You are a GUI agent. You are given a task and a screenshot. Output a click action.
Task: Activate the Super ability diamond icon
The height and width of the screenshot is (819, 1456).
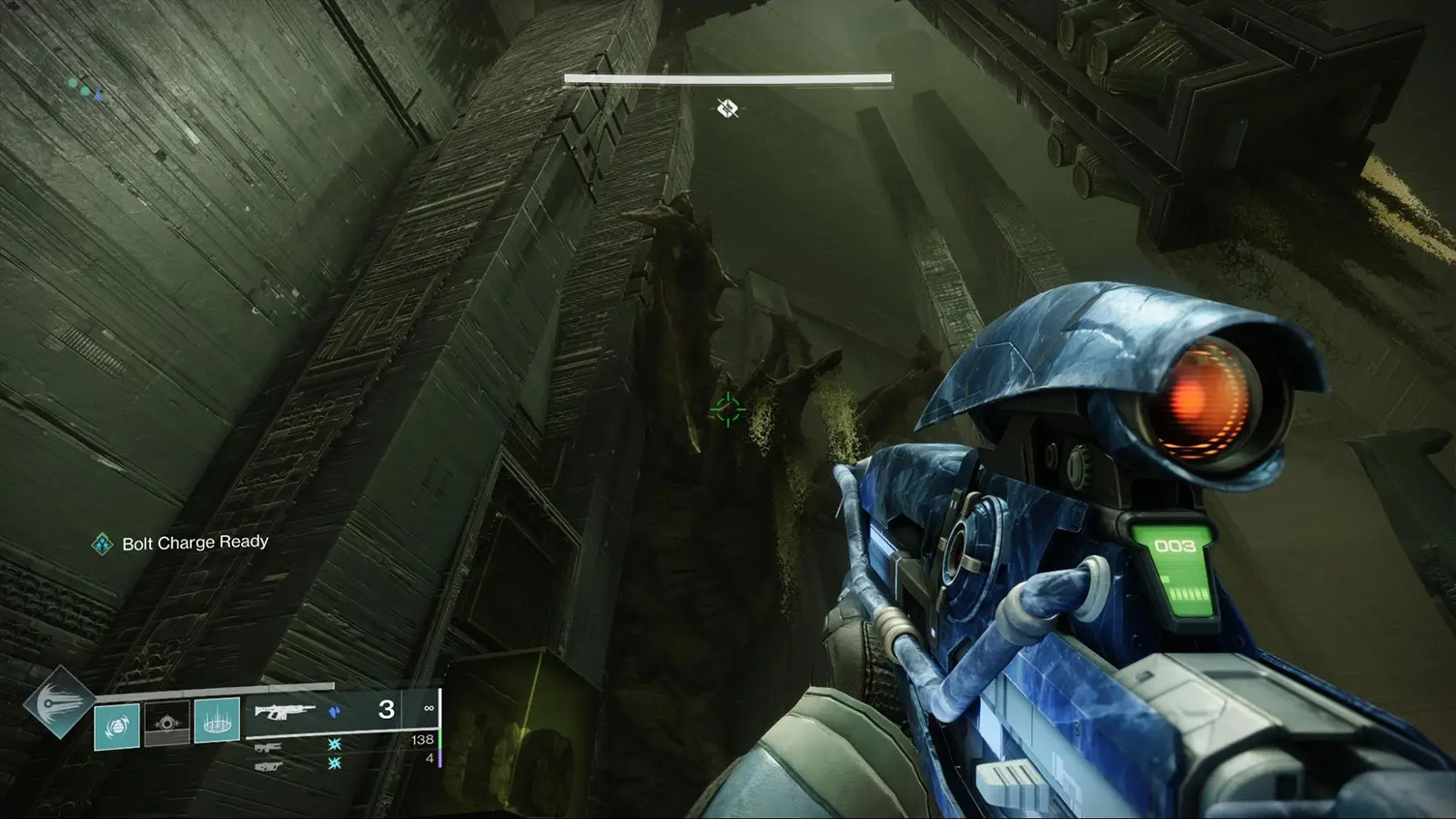[x=59, y=703]
